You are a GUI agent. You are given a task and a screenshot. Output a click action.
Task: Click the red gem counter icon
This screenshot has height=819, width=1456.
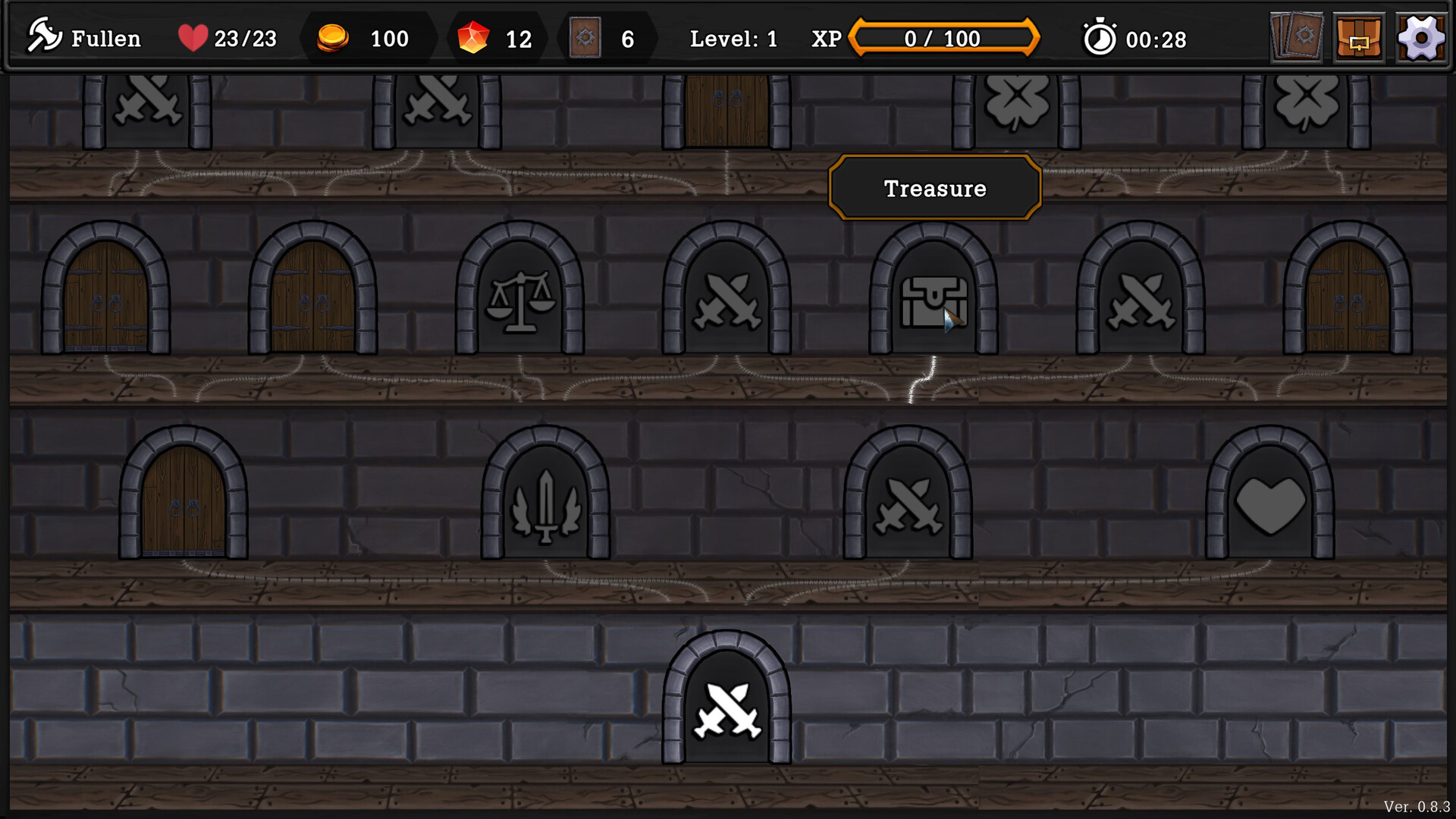[474, 38]
